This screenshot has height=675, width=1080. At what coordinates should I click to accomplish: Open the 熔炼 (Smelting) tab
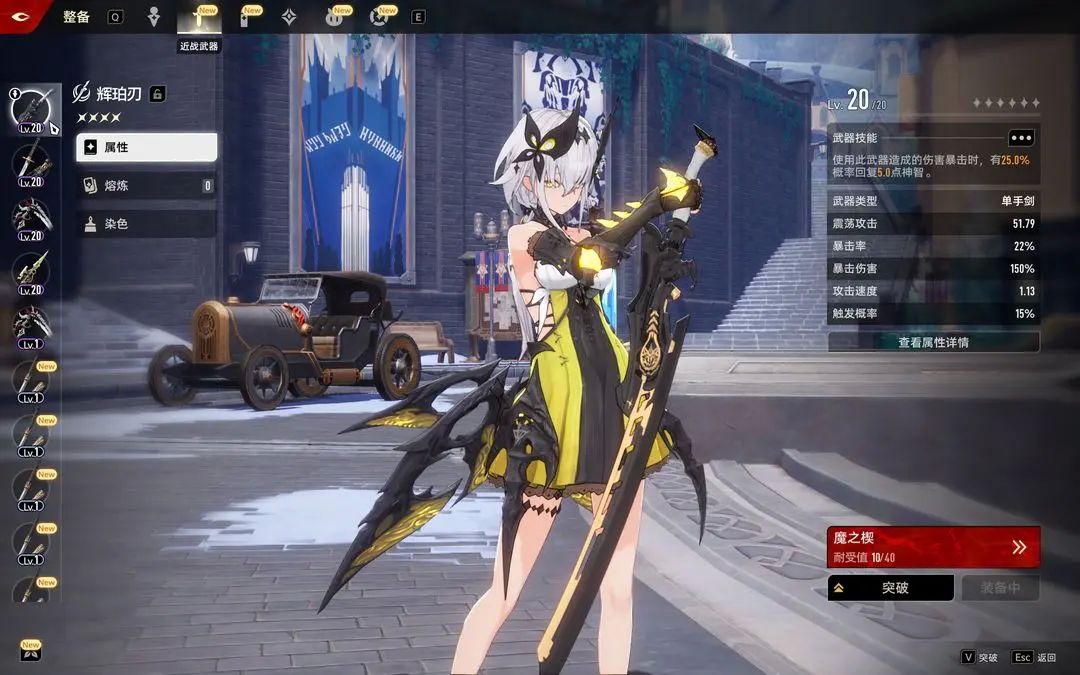pos(146,185)
